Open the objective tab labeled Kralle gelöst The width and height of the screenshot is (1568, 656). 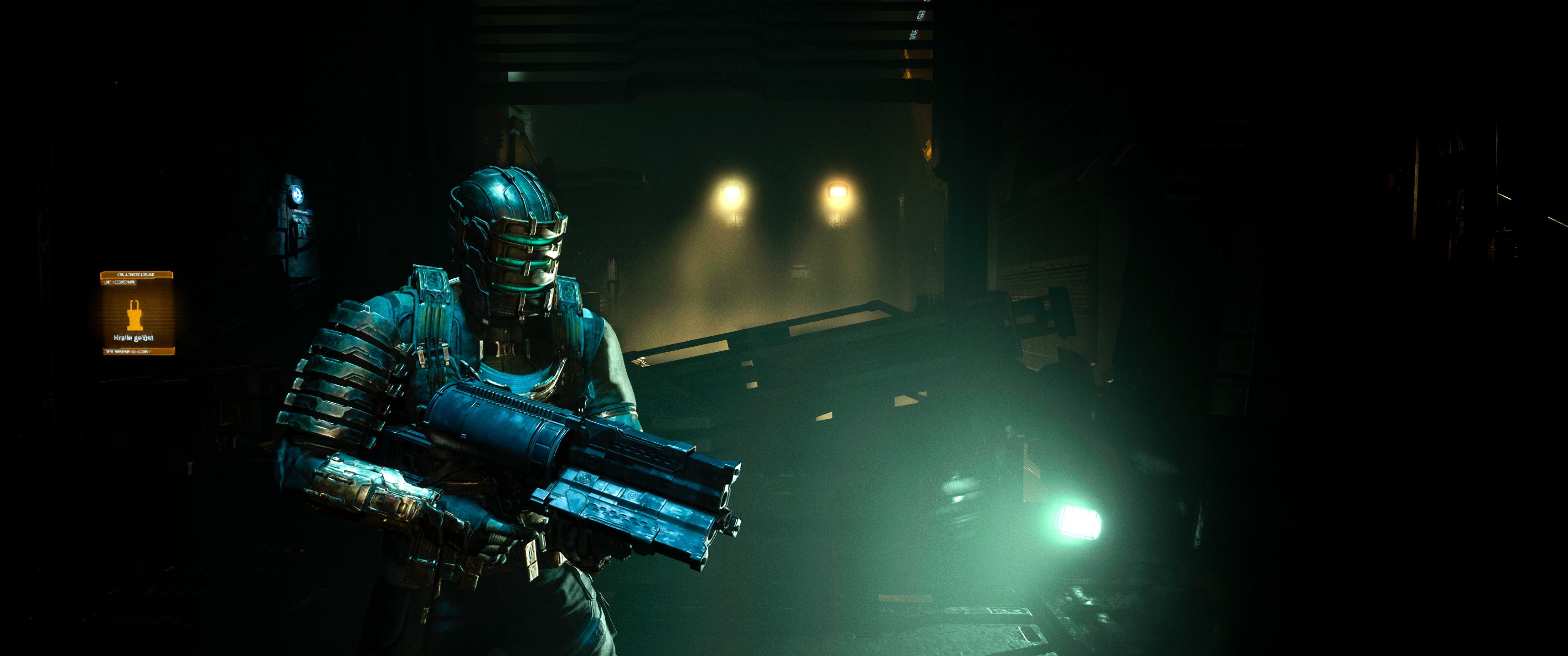click(134, 338)
